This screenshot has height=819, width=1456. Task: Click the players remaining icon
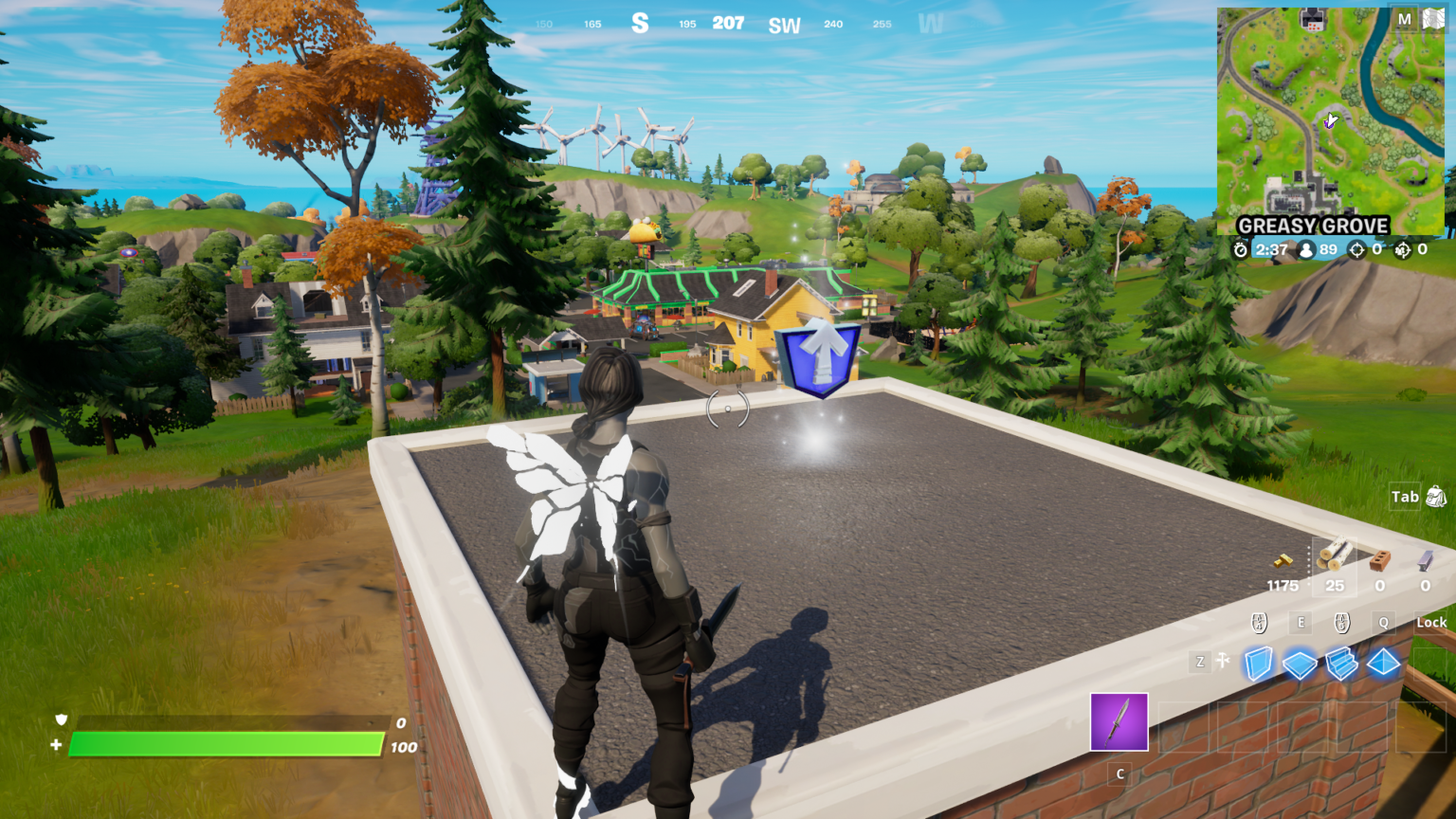click(1306, 249)
